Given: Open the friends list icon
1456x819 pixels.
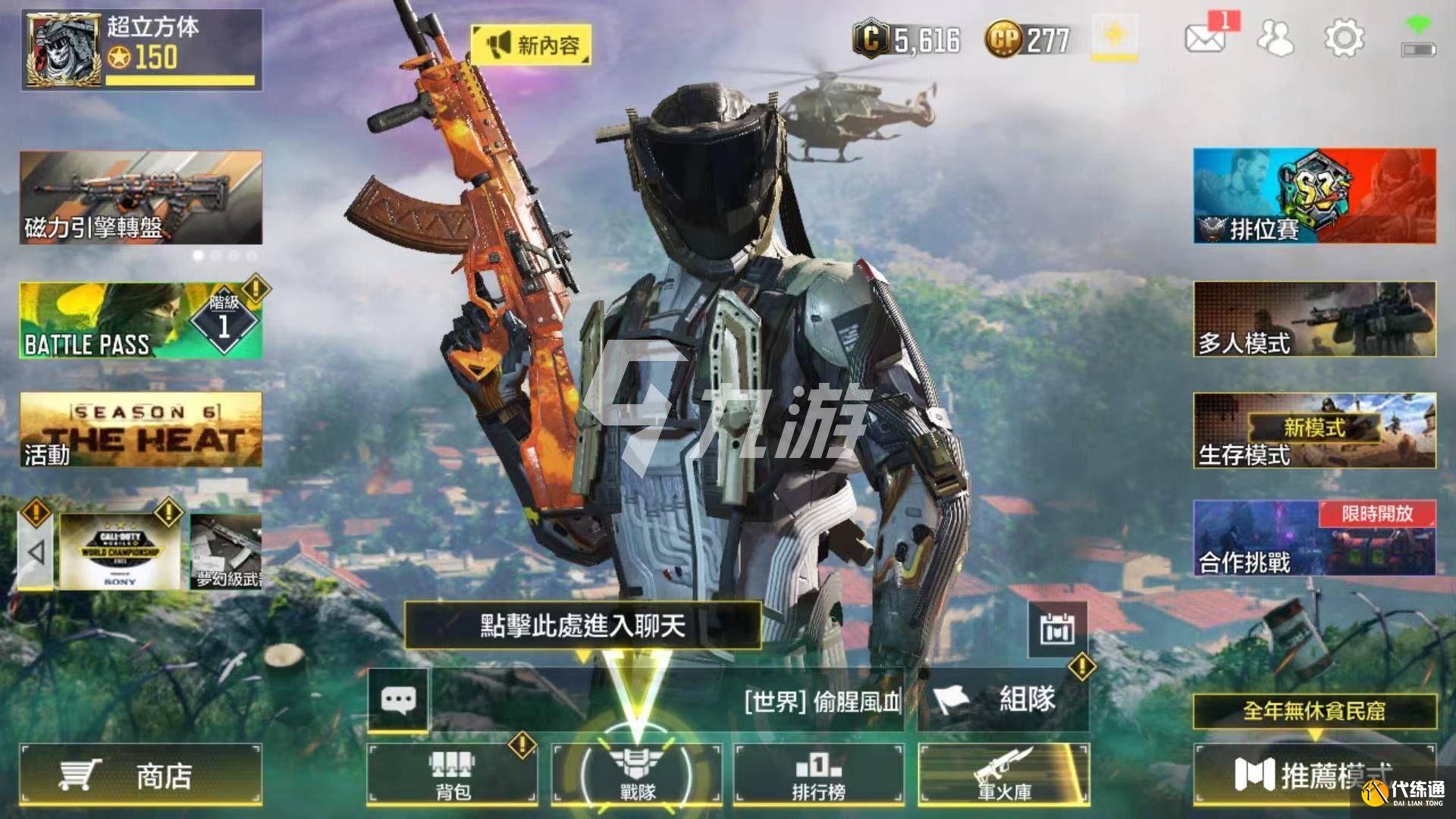Looking at the screenshot, I should click(1276, 38).
